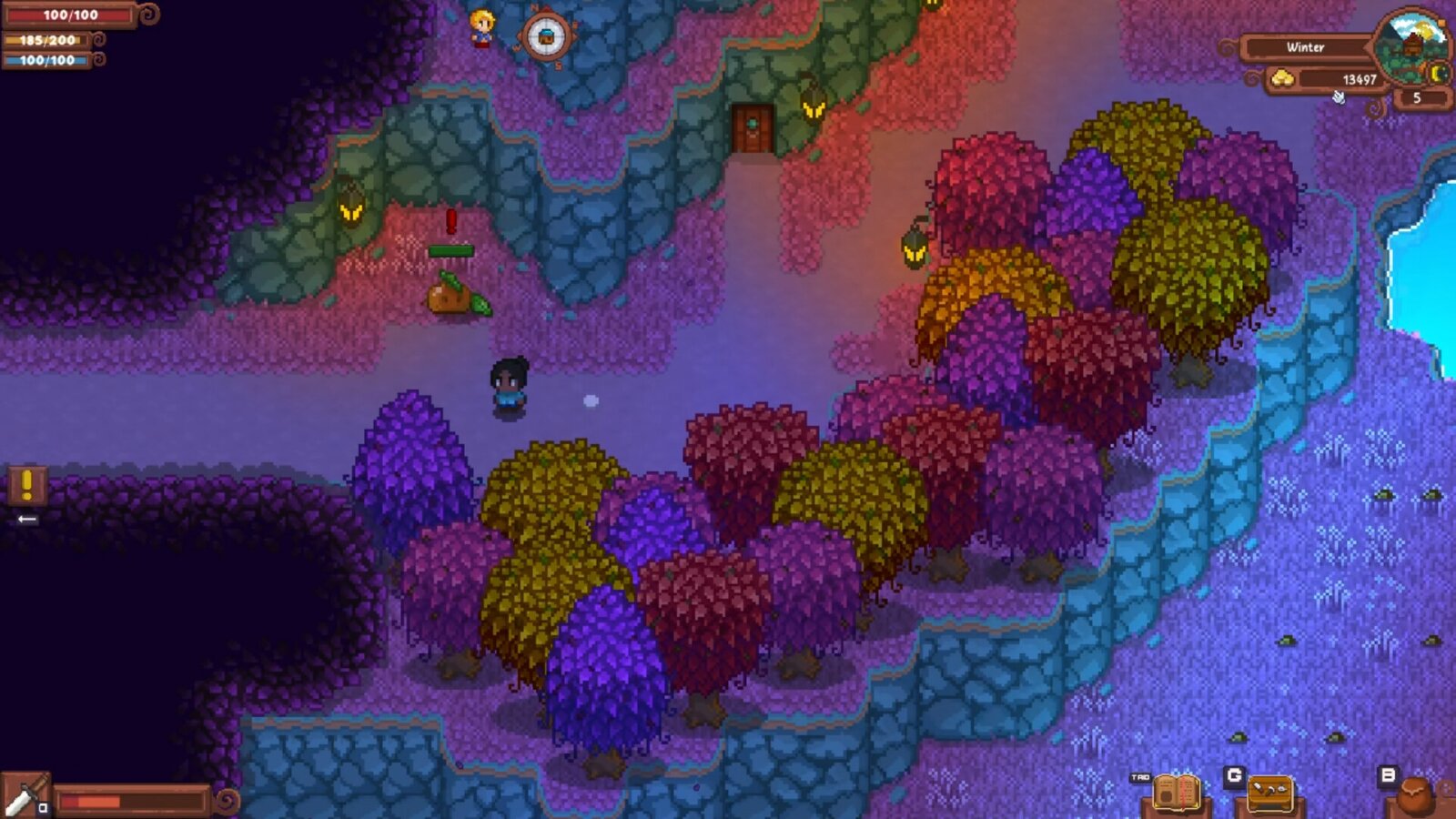Screen dimensions: 1456x819
Task: Open the day counter showing 5
Action: [x=1416, y=97]
